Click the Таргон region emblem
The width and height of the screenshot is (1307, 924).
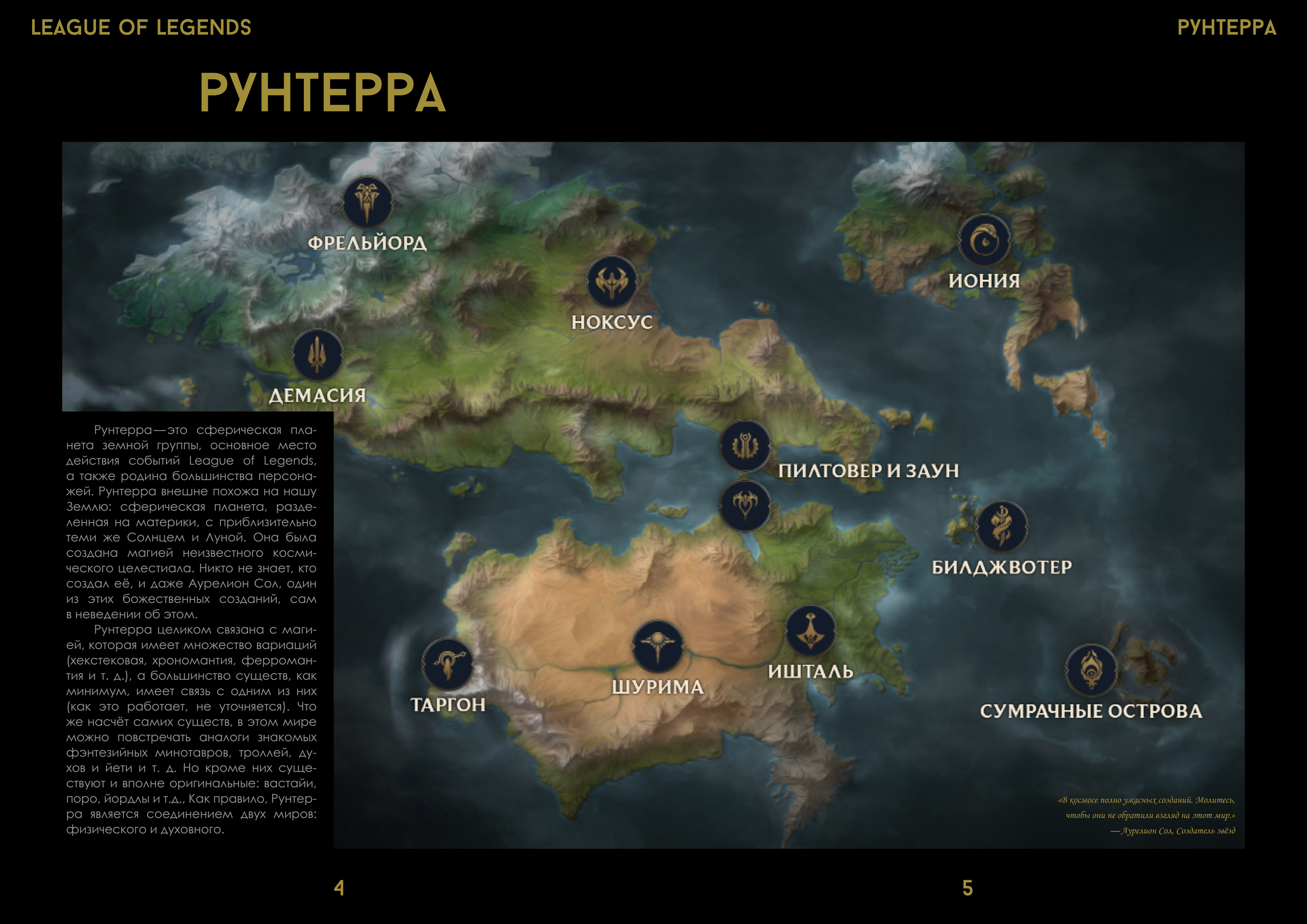[x=447, y=664]
